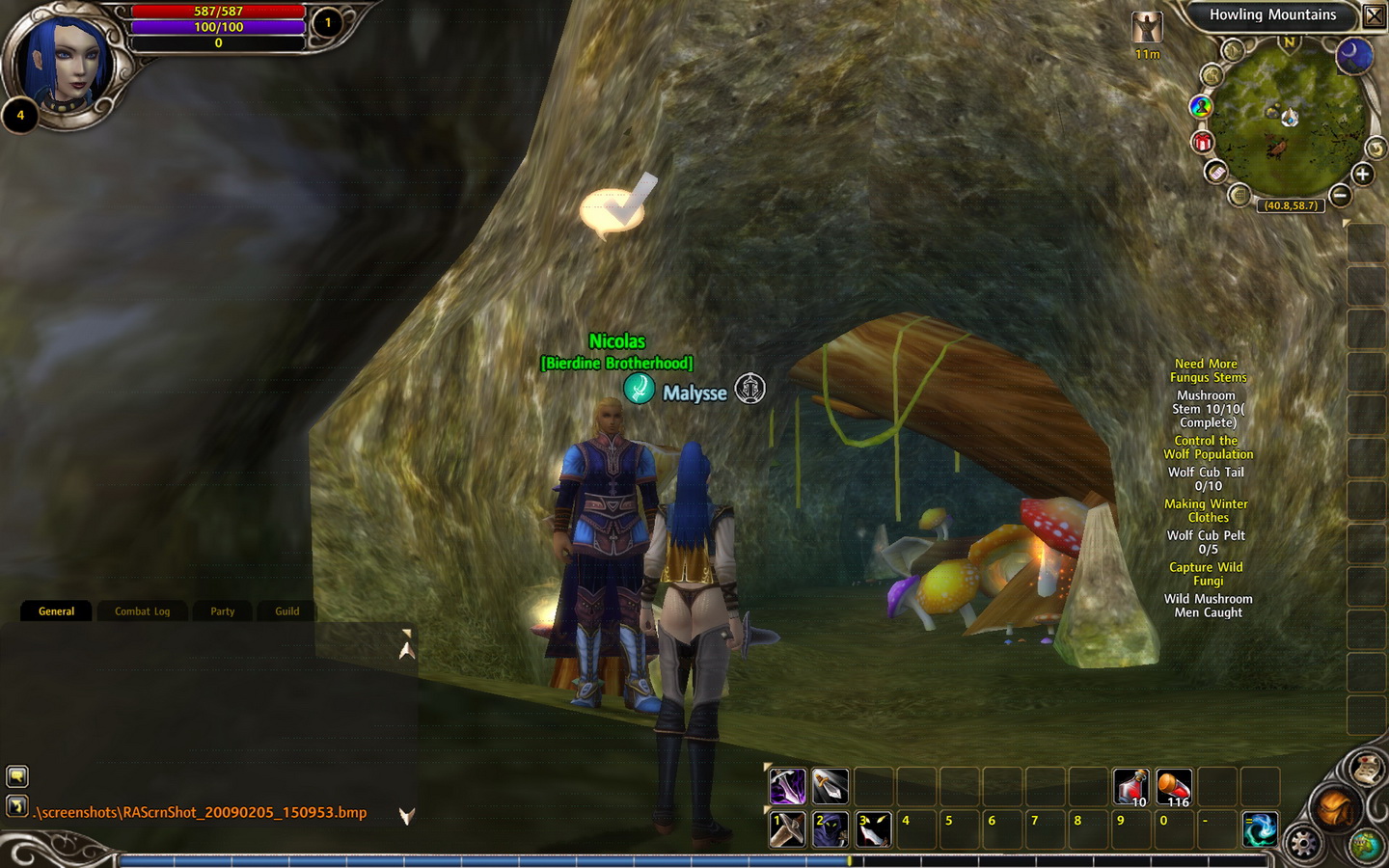This screenshot has height=868, width=1389.
Task: Activate the hooded figure skill in slot 2
Action: click(830, 829)
